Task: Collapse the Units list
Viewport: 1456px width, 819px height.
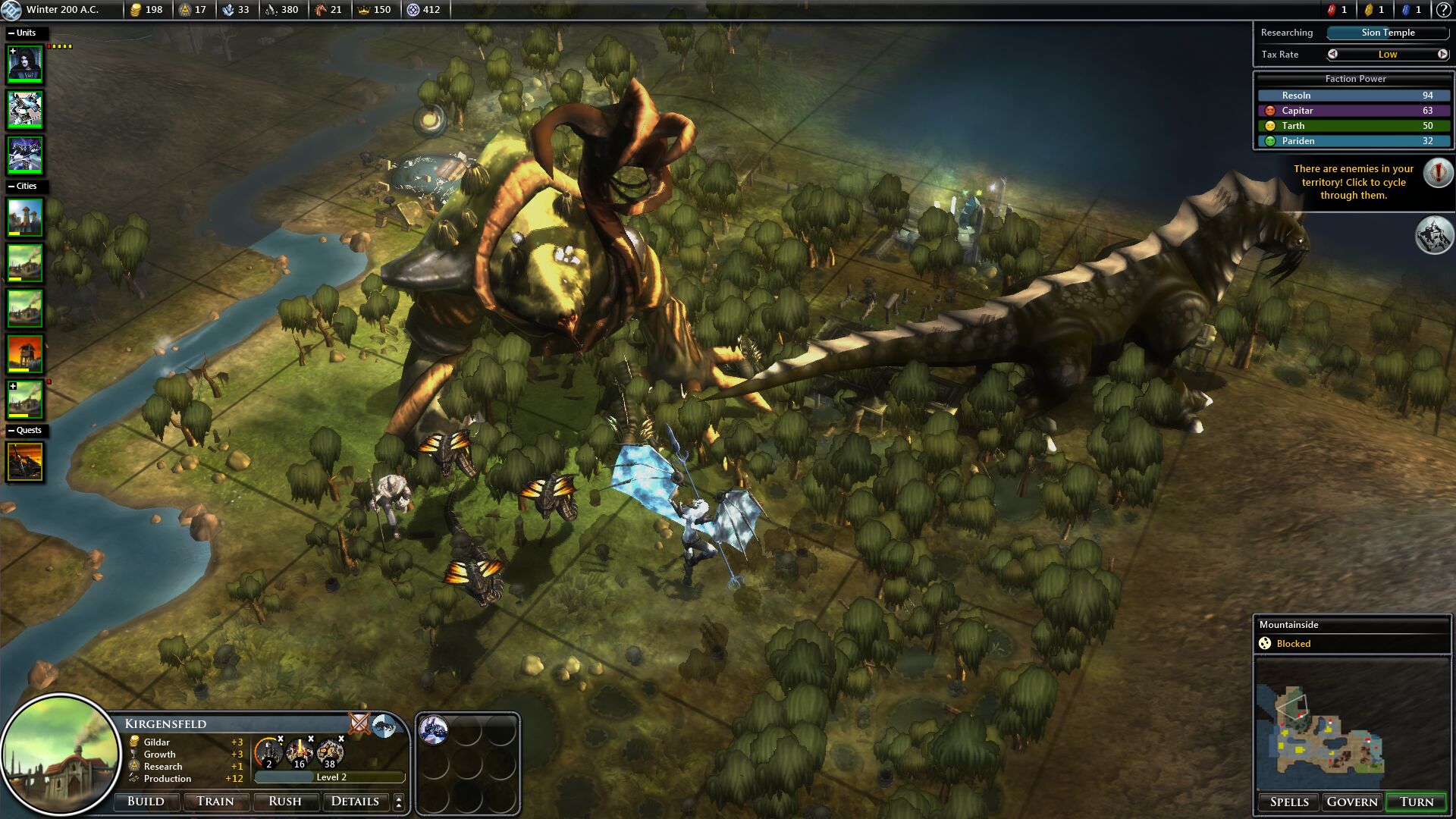Action: click(x=11, y=33)
